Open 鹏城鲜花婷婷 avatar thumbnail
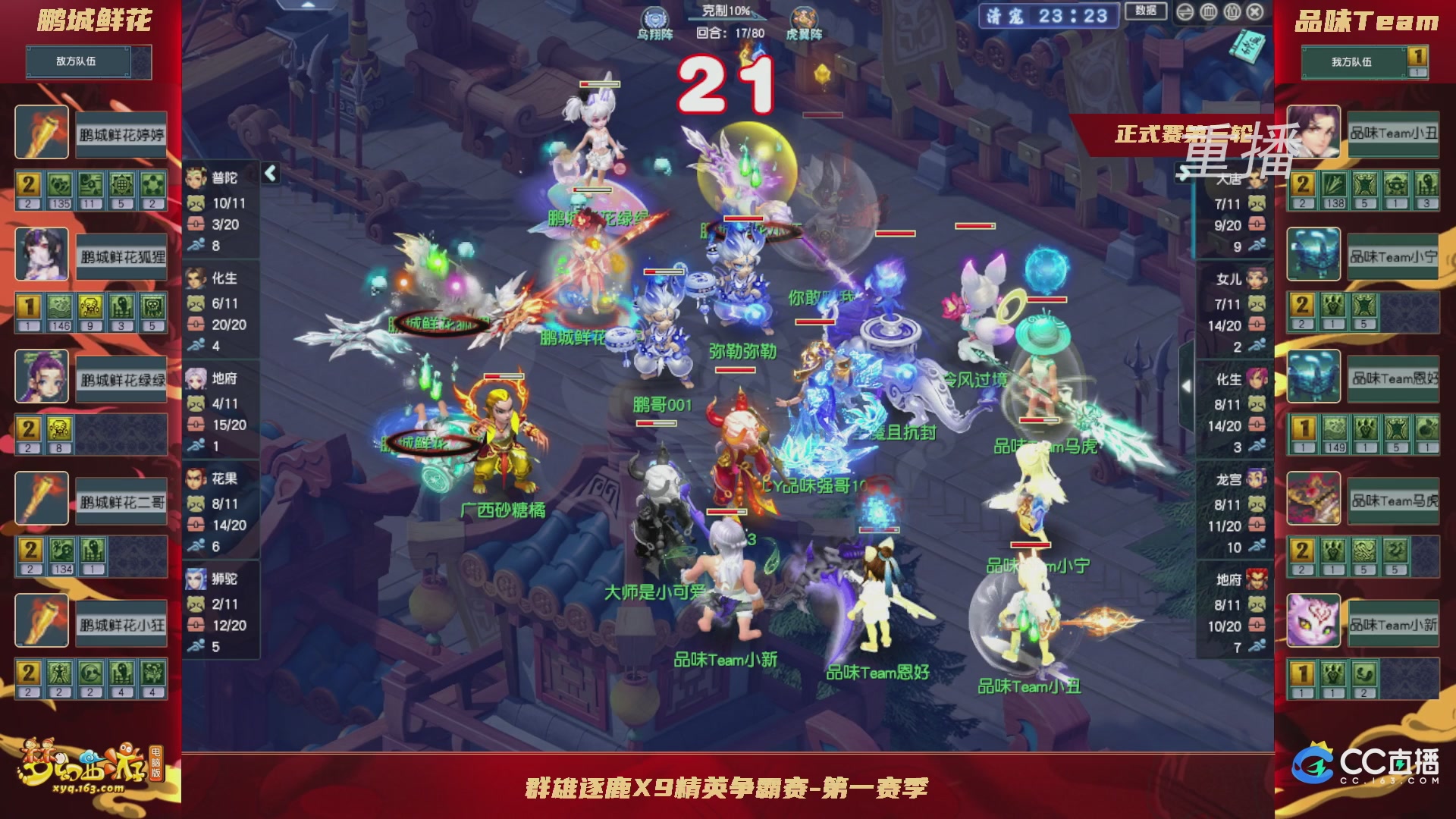This screenshot has height=819, width=1456. (42, 133)
